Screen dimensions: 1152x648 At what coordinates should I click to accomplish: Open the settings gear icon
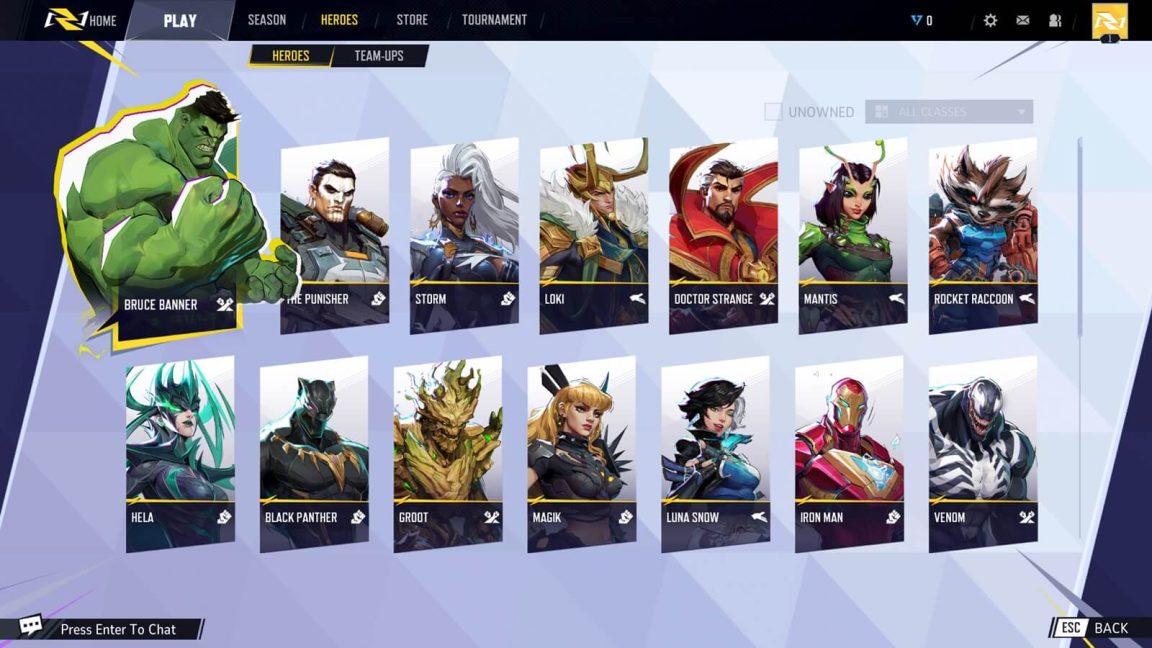click(x=990, y=20)
